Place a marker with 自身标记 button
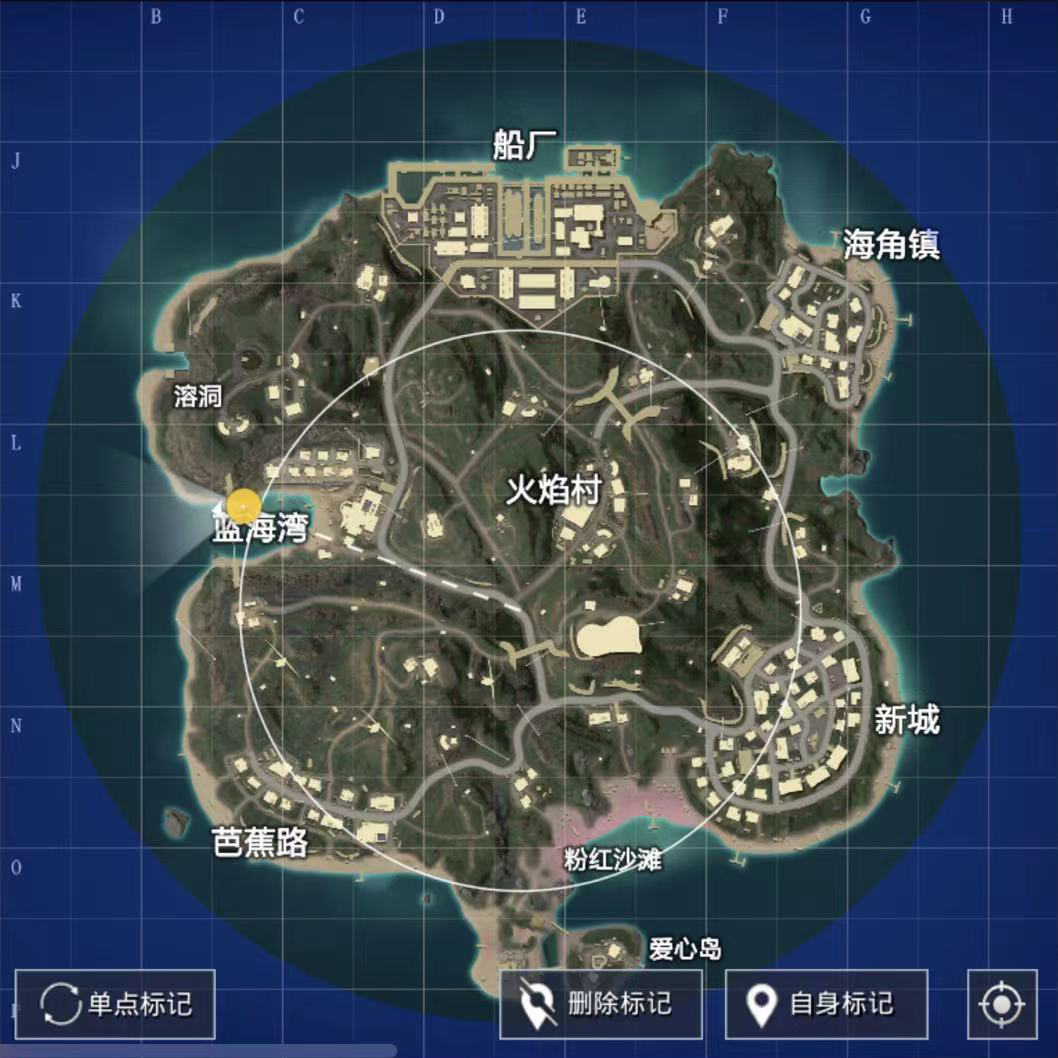1058x1058 pixels. (826, 1003)
